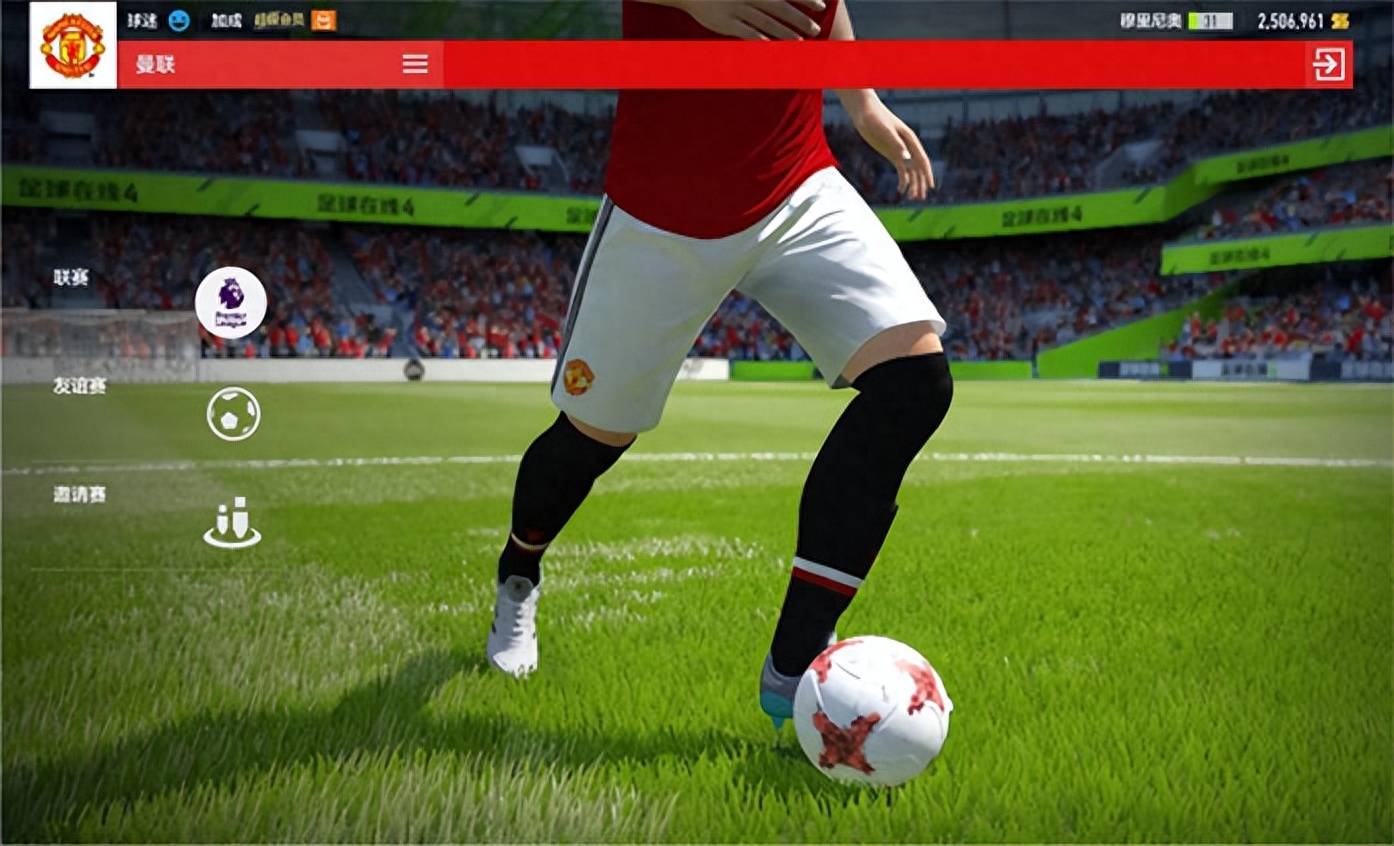Click the 穆里尼奥 manager name

(1150, 20)
